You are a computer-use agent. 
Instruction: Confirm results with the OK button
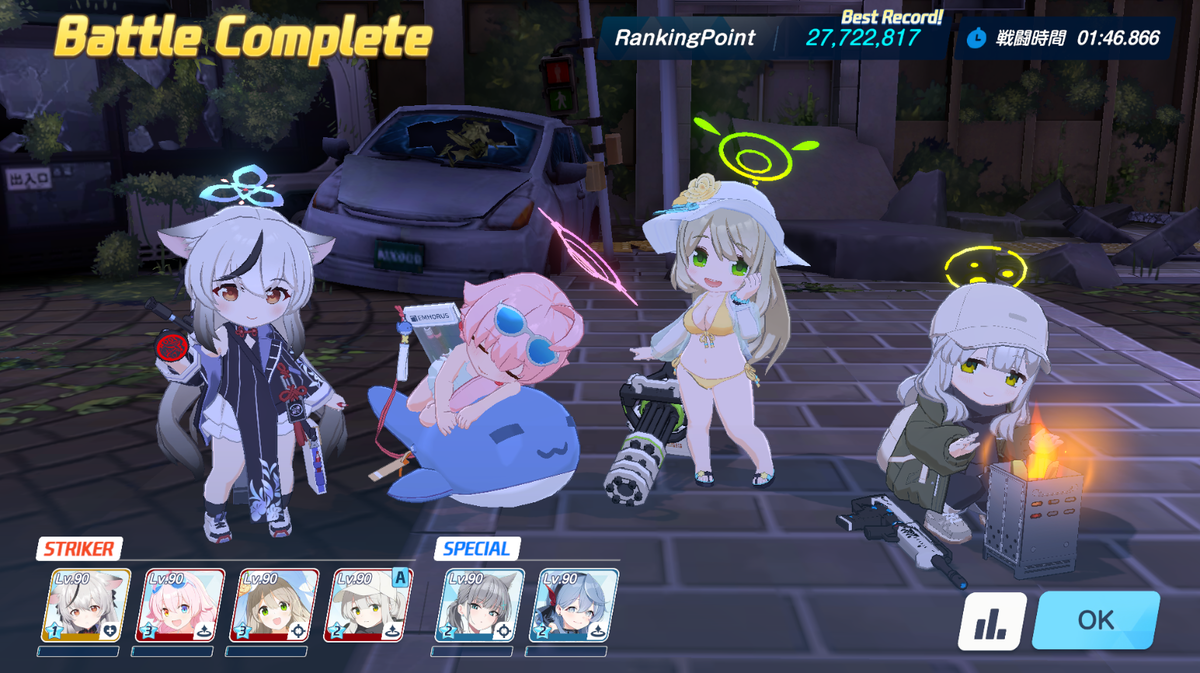click(x=1095, y=620)
